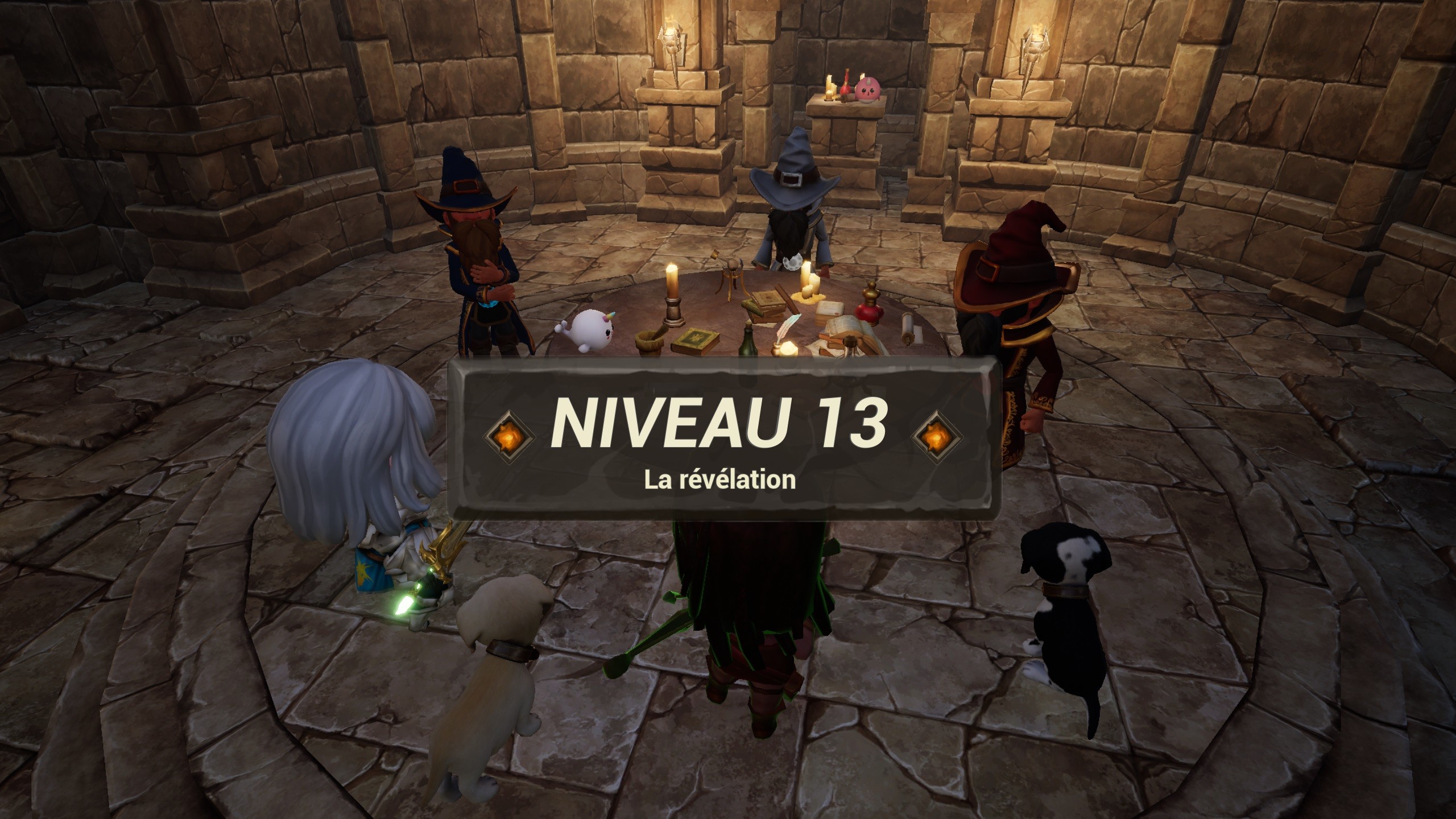The width and height of the screenshot is (1456, 819).
Task: Snuff the tall candle on the silver candlestick
Action: click(x=672, y=281)
